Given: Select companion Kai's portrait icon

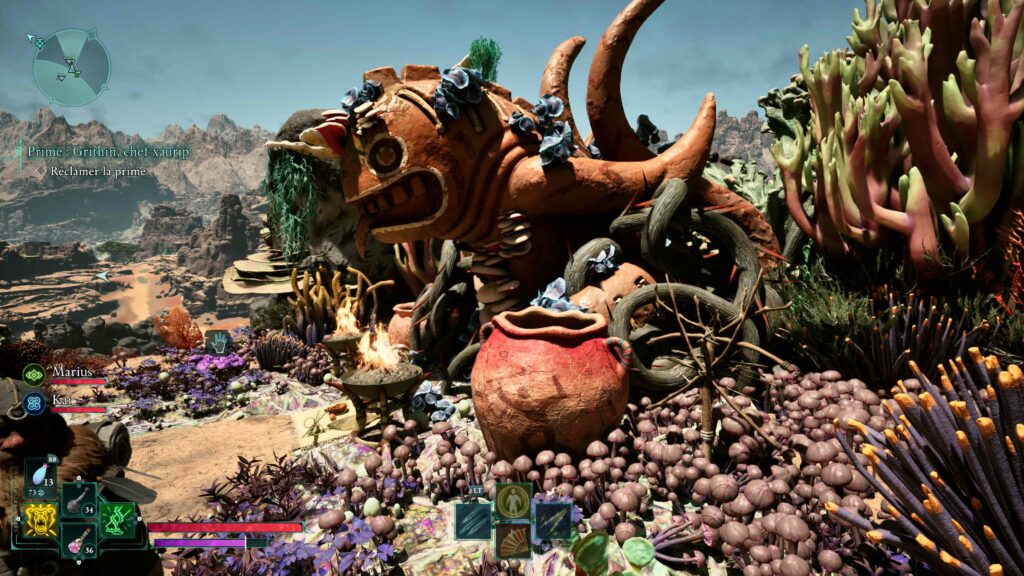Looking at the screenshot, I should click(33, 403).
